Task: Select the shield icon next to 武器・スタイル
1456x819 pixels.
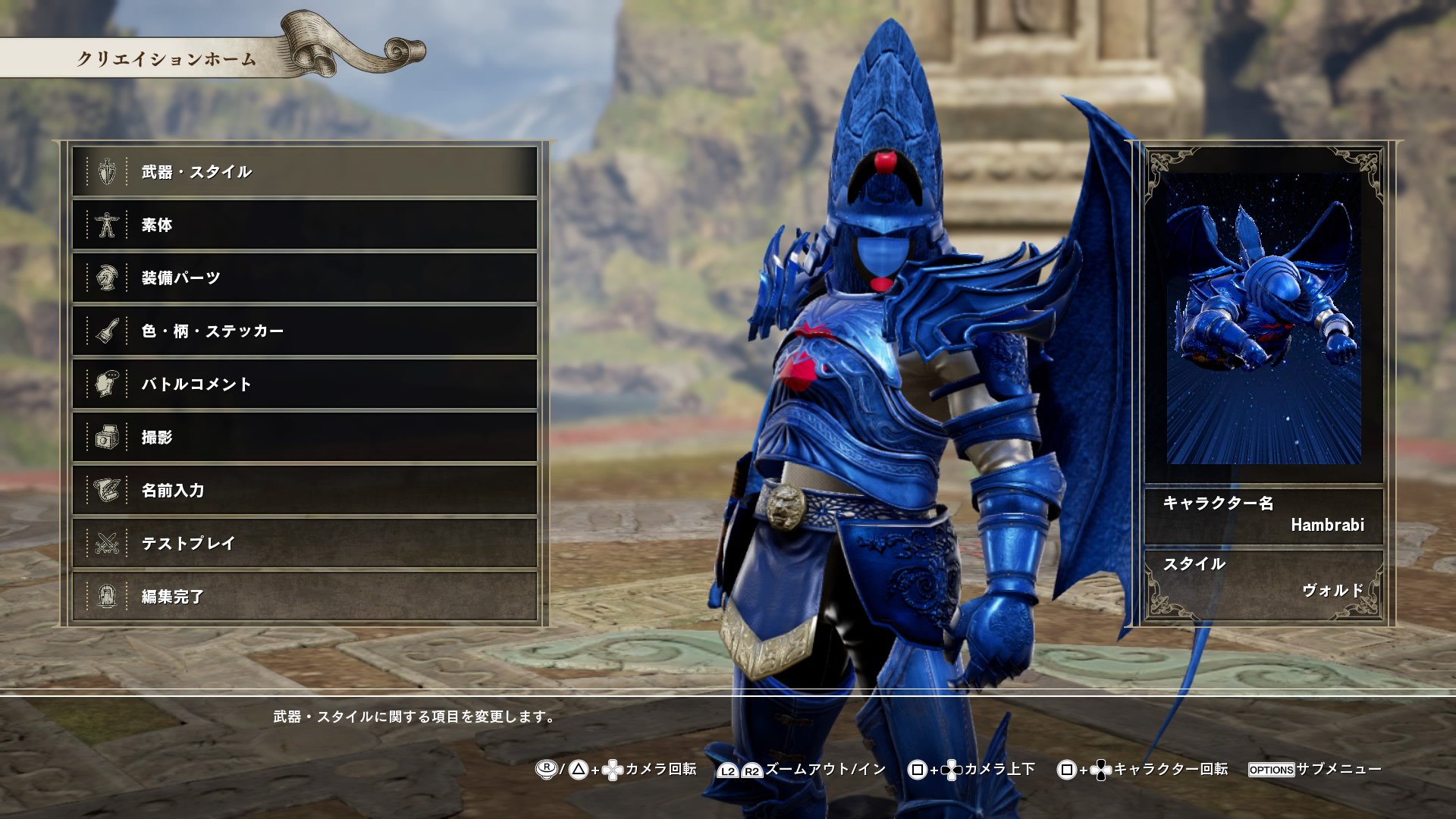Action: click(x=106, y=171)
